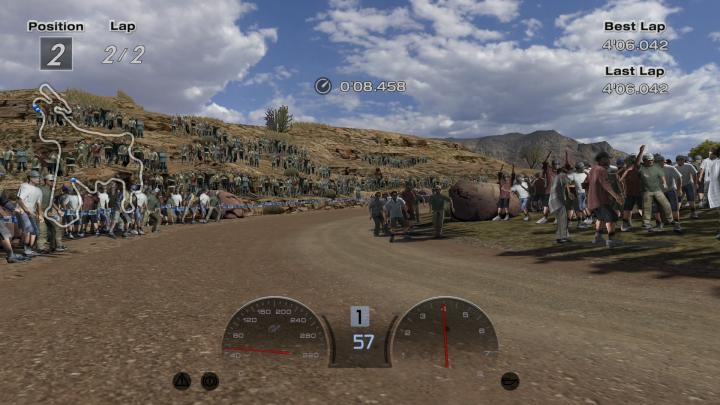Screen dimensions: 720x405
Task: Select the triangle warning indicator icon
Action: tap(182, 380)
